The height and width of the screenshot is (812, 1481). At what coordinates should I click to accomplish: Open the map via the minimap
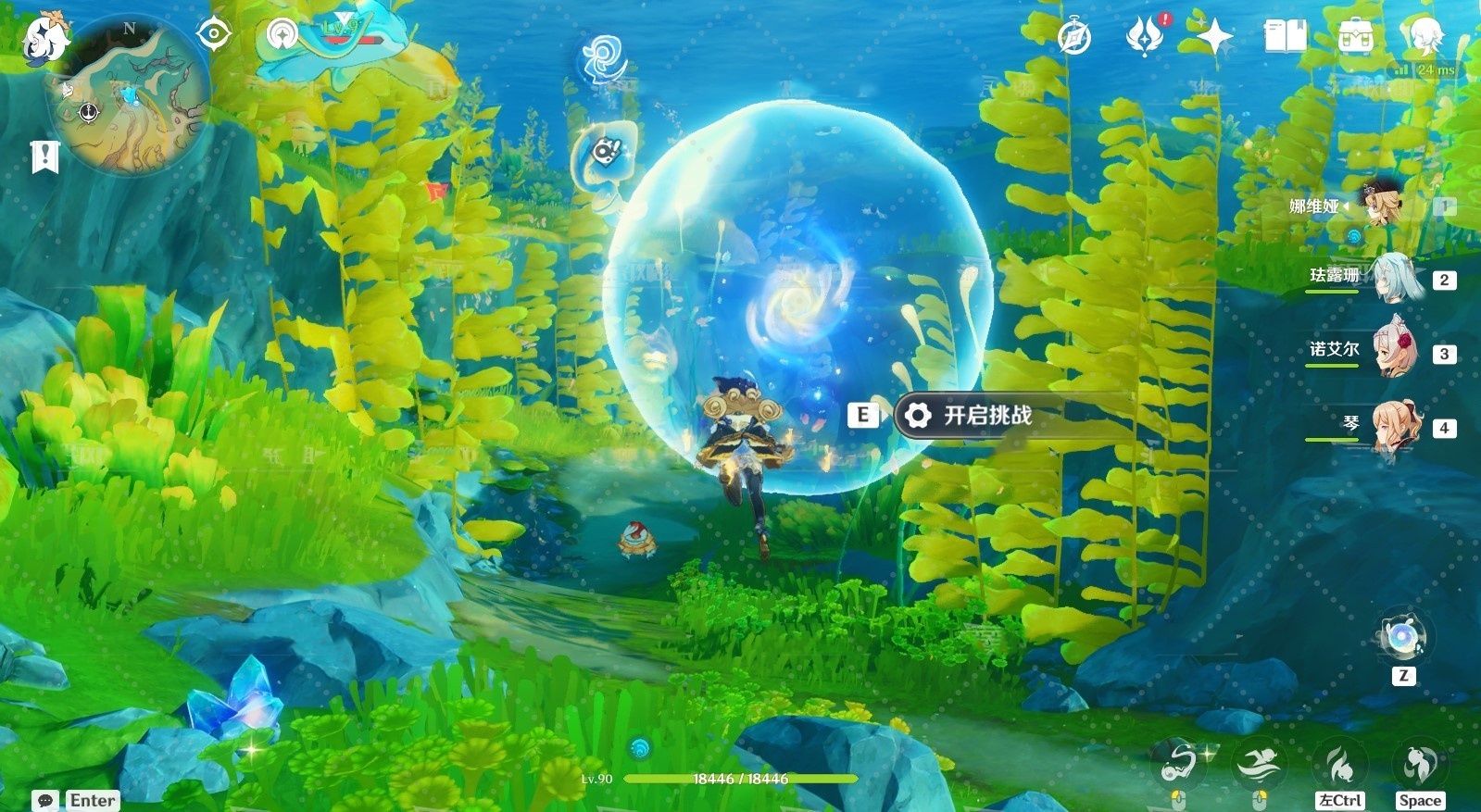coord(131,97)
